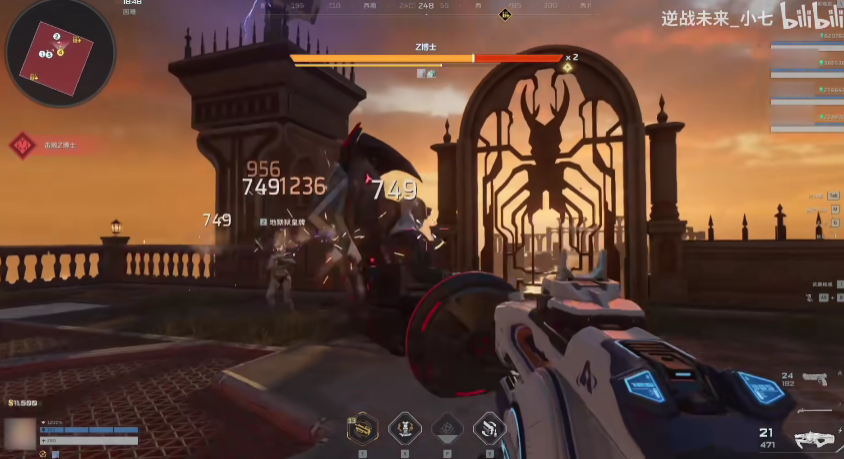The height and width of the screenshot is (459, 844).
Task: Activate the gold-highlighted first skill icon
Action: click(x=362, y=427)
